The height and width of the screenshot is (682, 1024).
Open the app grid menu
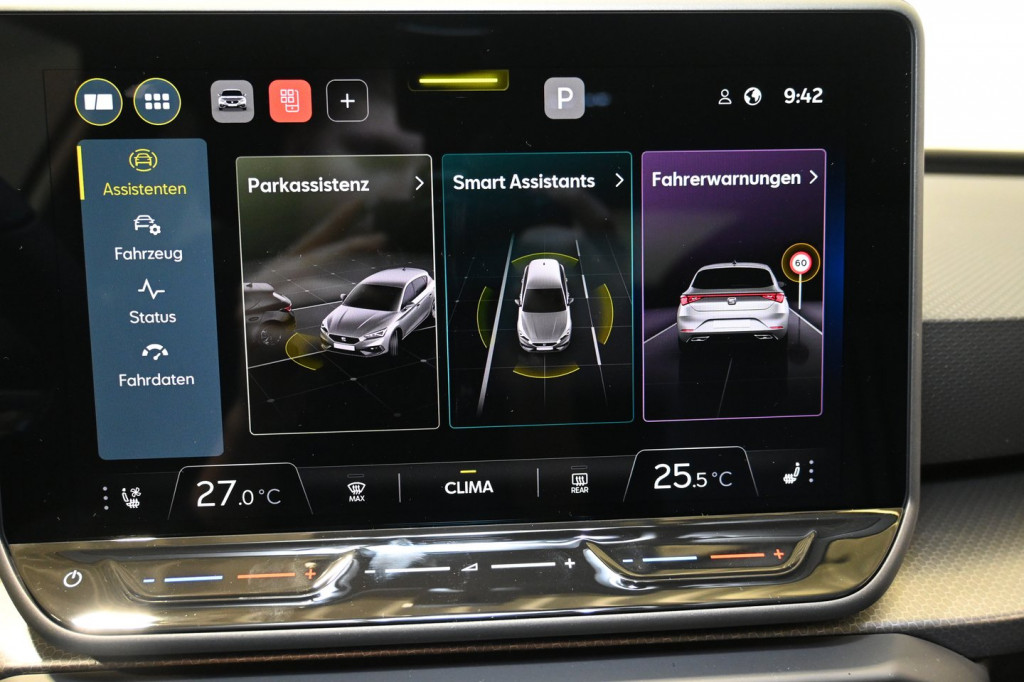157,101
